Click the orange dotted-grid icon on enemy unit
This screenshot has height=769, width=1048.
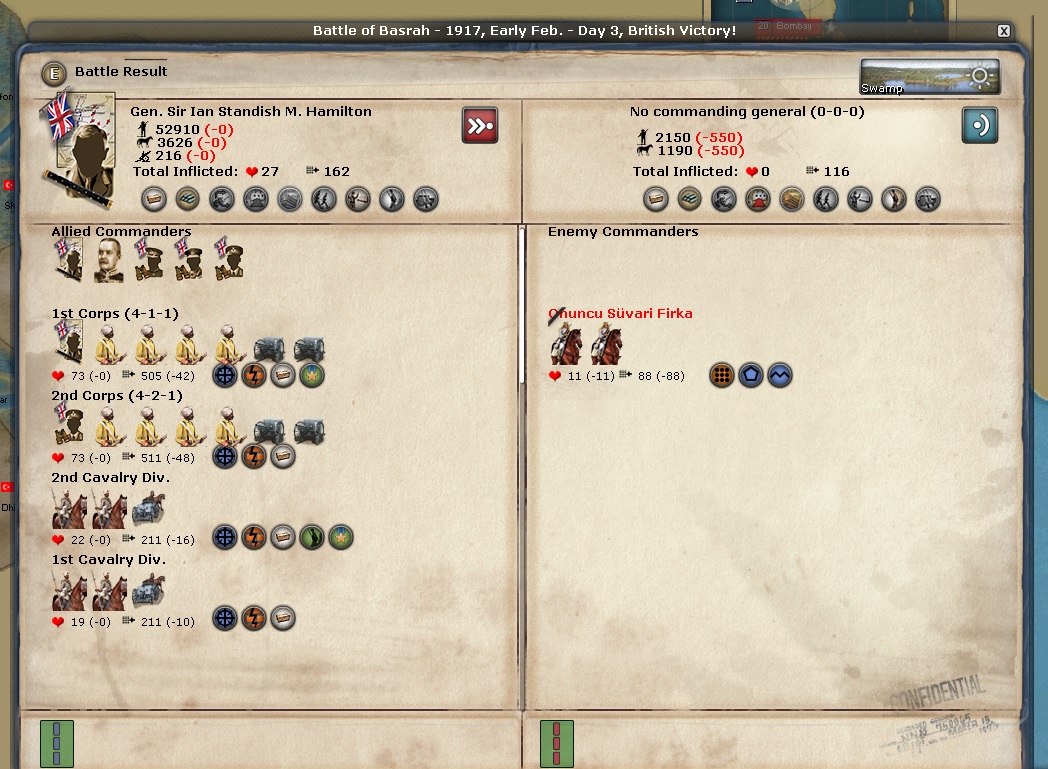click(x=721, y=376)
